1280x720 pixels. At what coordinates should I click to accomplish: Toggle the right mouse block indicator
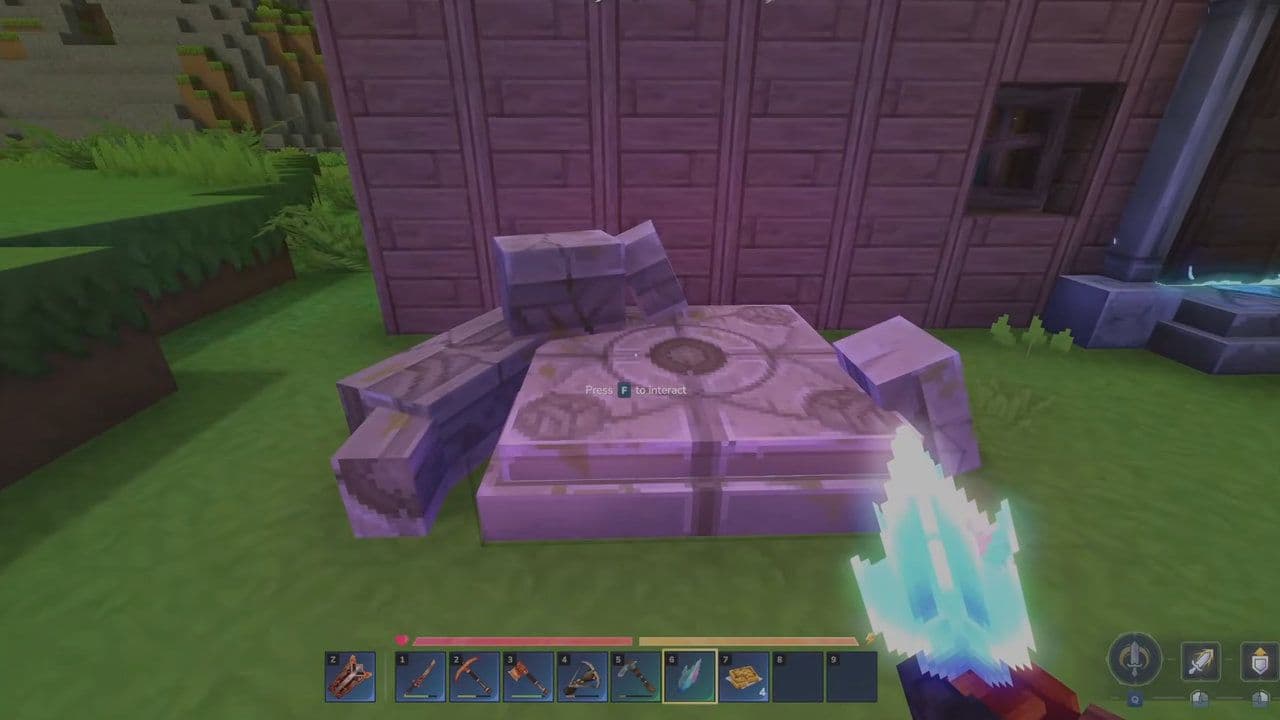tap(1258, 698)
